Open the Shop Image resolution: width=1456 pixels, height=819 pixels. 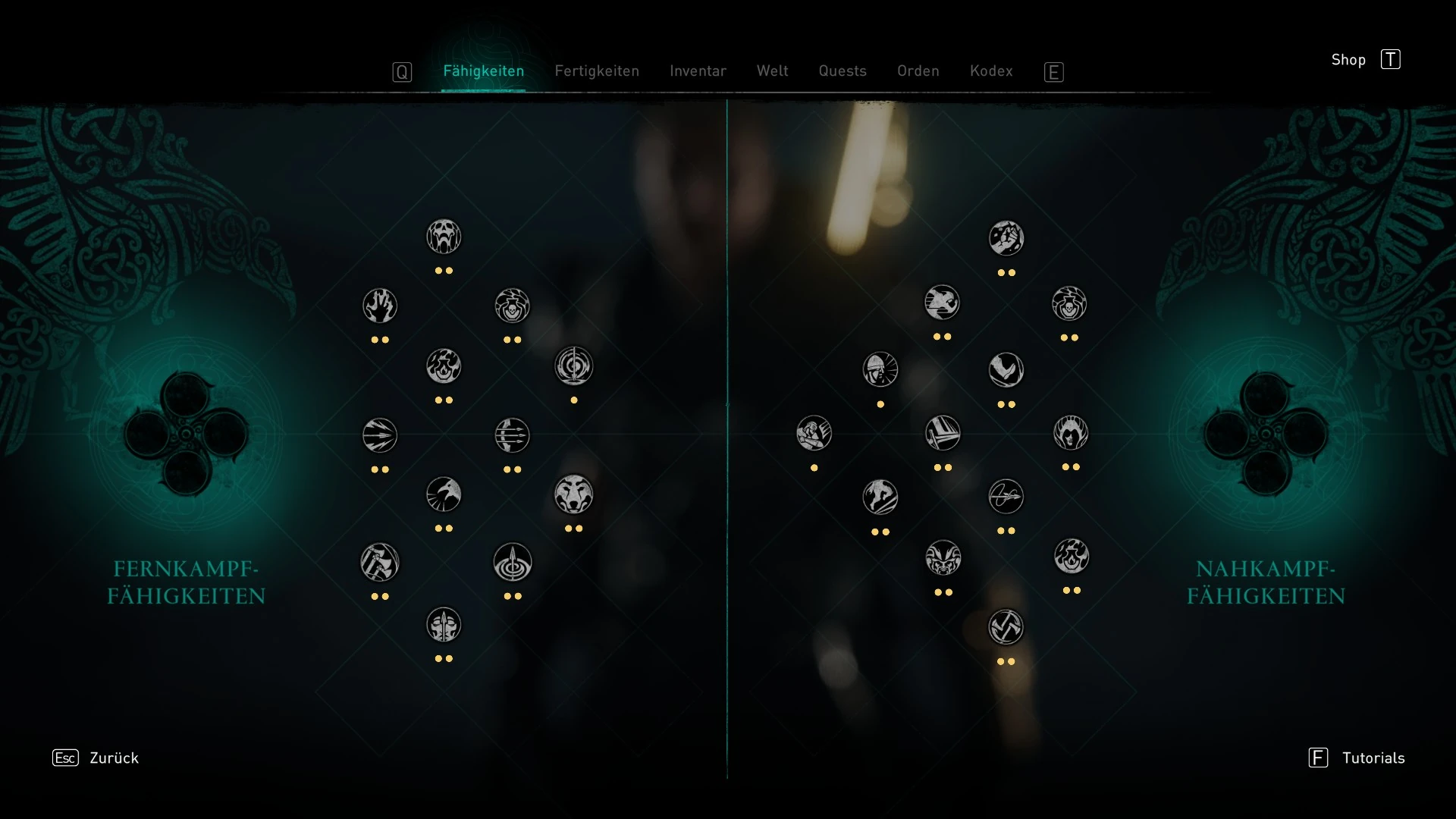pyautogui.click(x=1348, y=59)
